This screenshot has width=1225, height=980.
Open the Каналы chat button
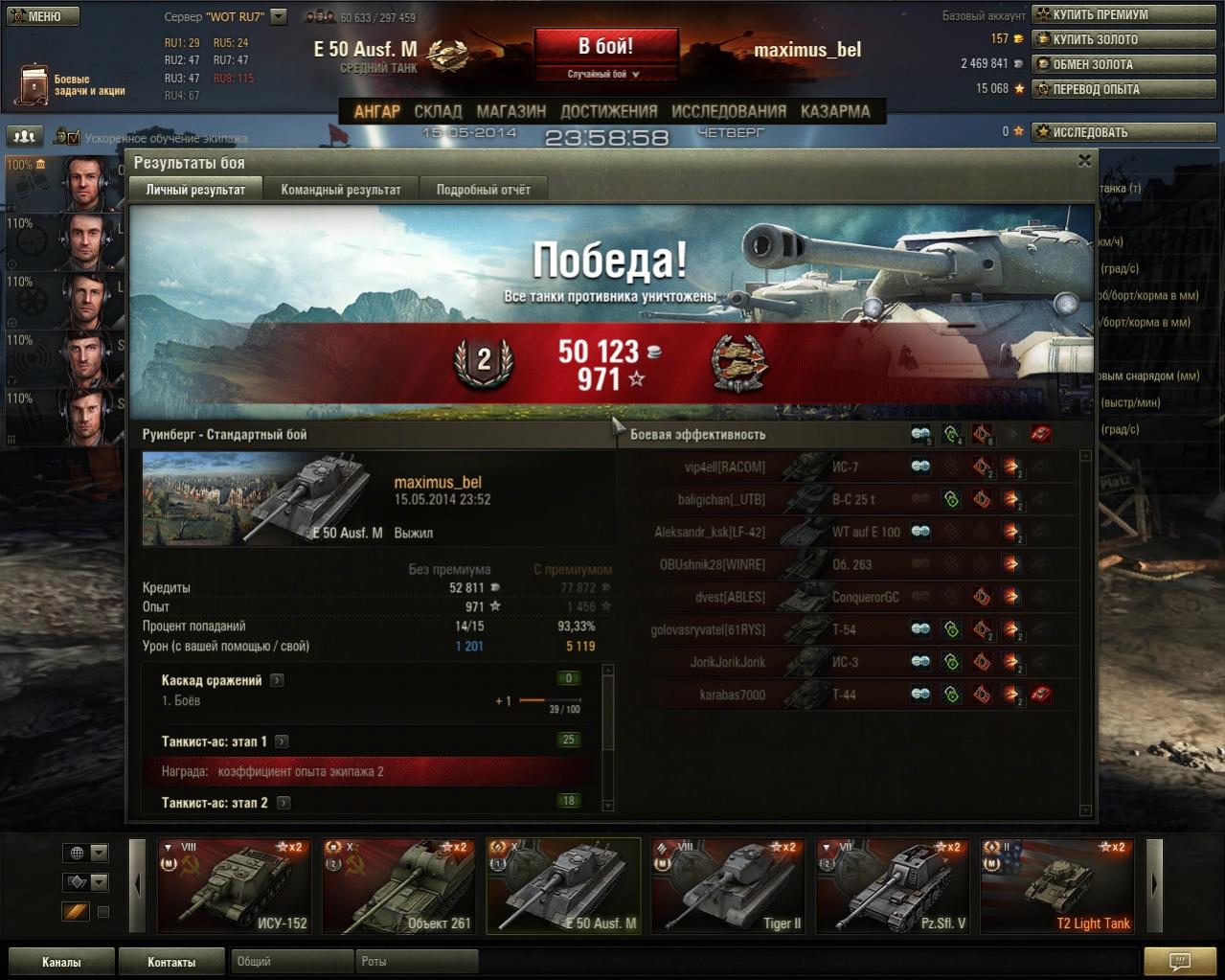point(61,962)
